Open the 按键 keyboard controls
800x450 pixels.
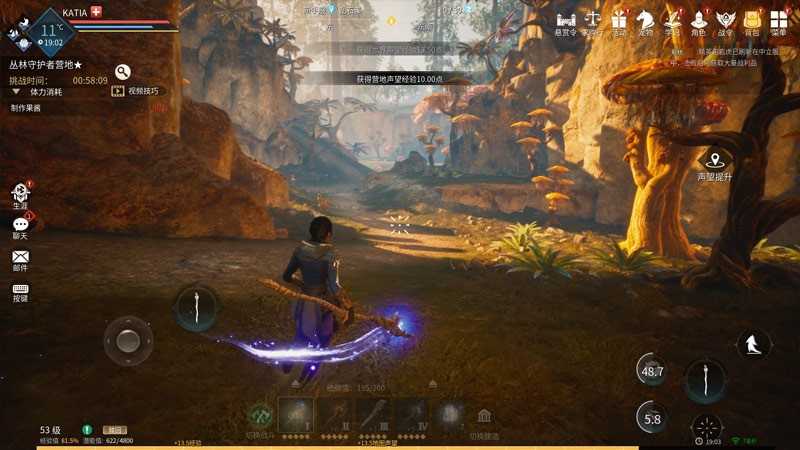[20, 290]
